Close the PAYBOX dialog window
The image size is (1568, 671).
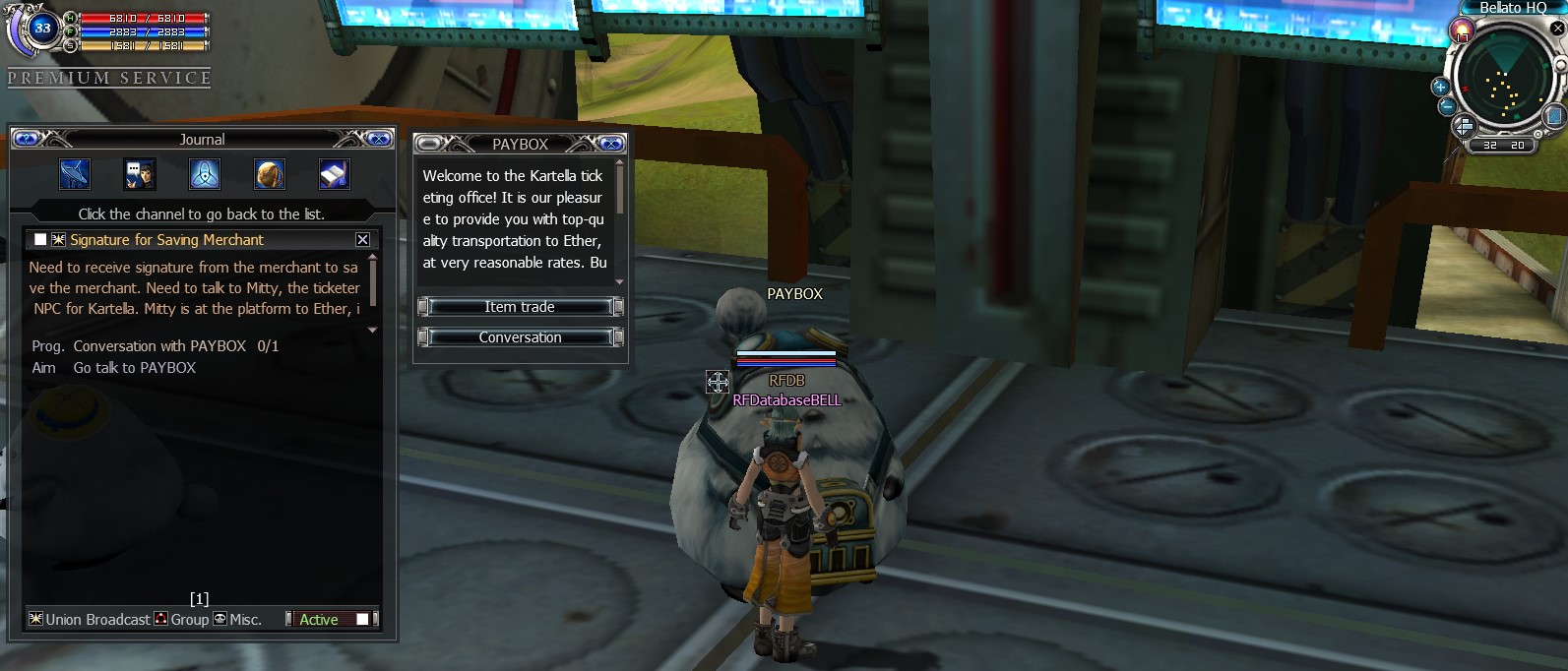coord(611,144)
